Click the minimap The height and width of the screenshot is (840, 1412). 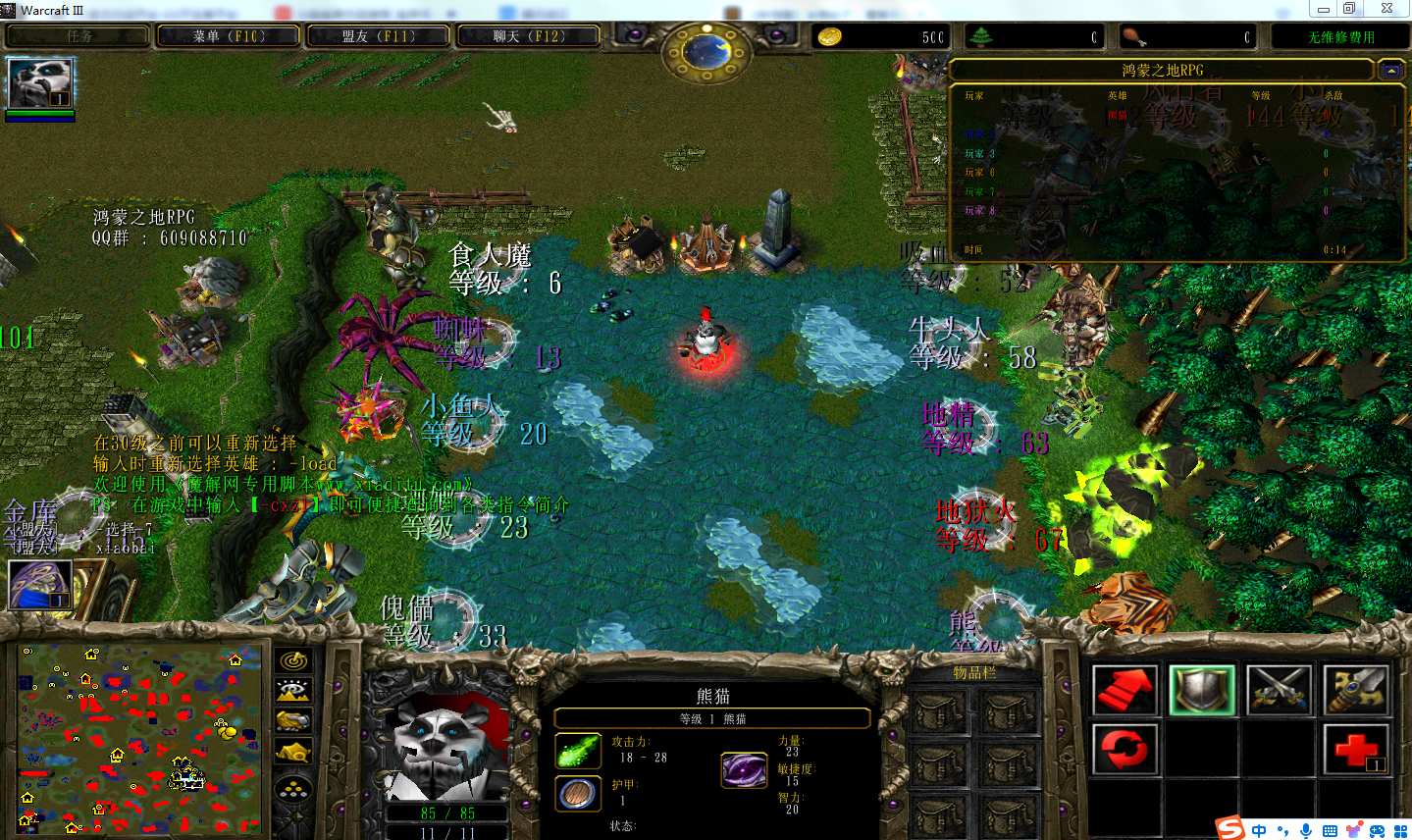tap(139, 737)
